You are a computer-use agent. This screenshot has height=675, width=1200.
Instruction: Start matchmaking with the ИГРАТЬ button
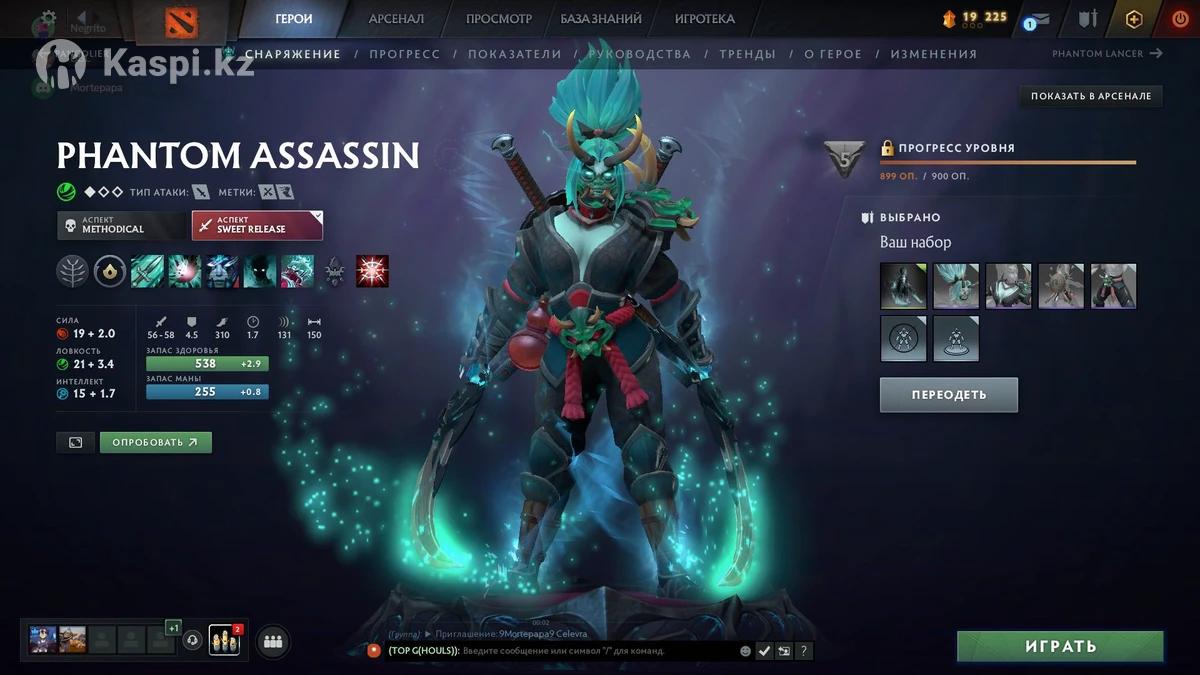coord(1060,647)
